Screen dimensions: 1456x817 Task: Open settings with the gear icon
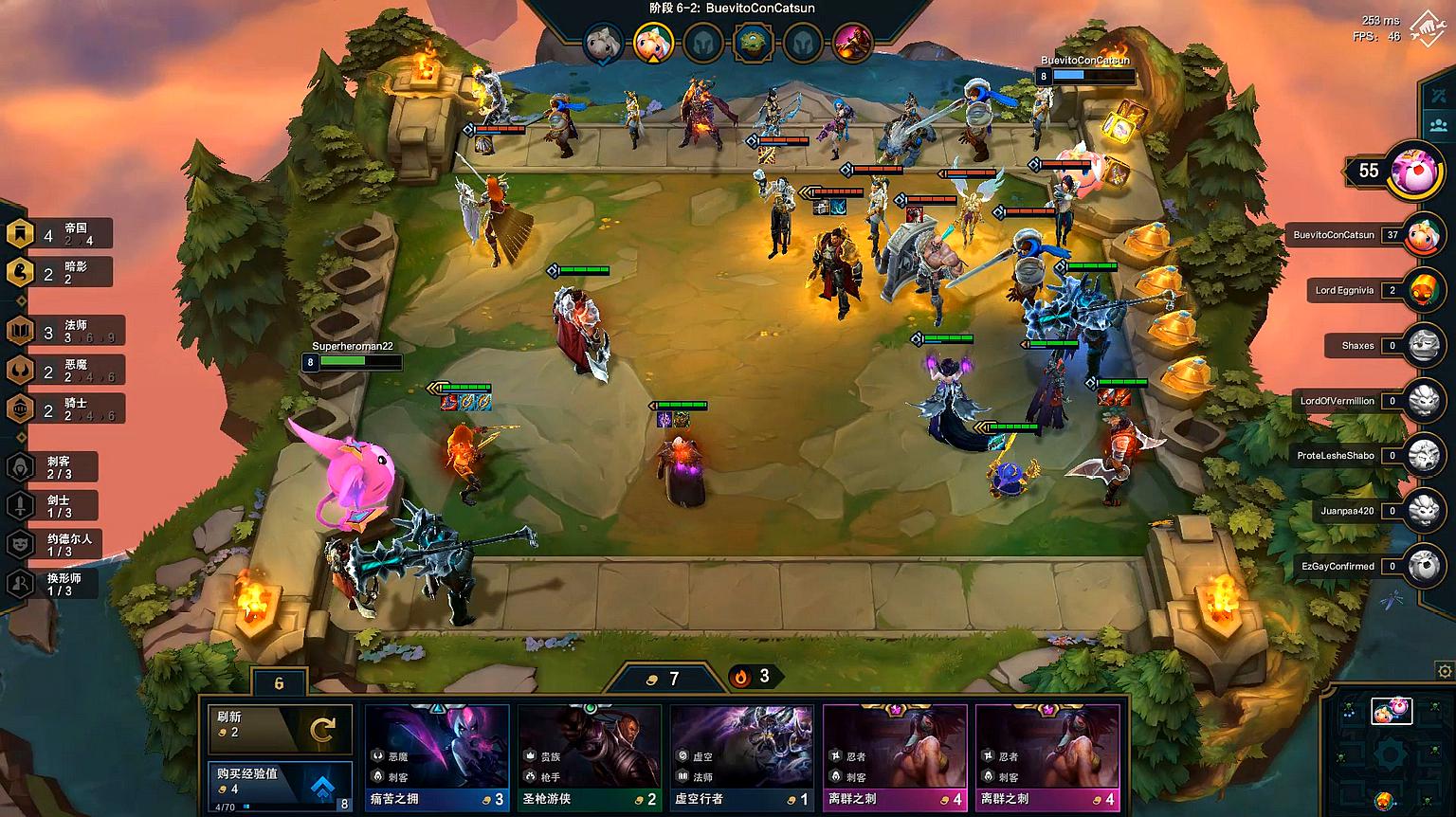[x=1445, y=670]
